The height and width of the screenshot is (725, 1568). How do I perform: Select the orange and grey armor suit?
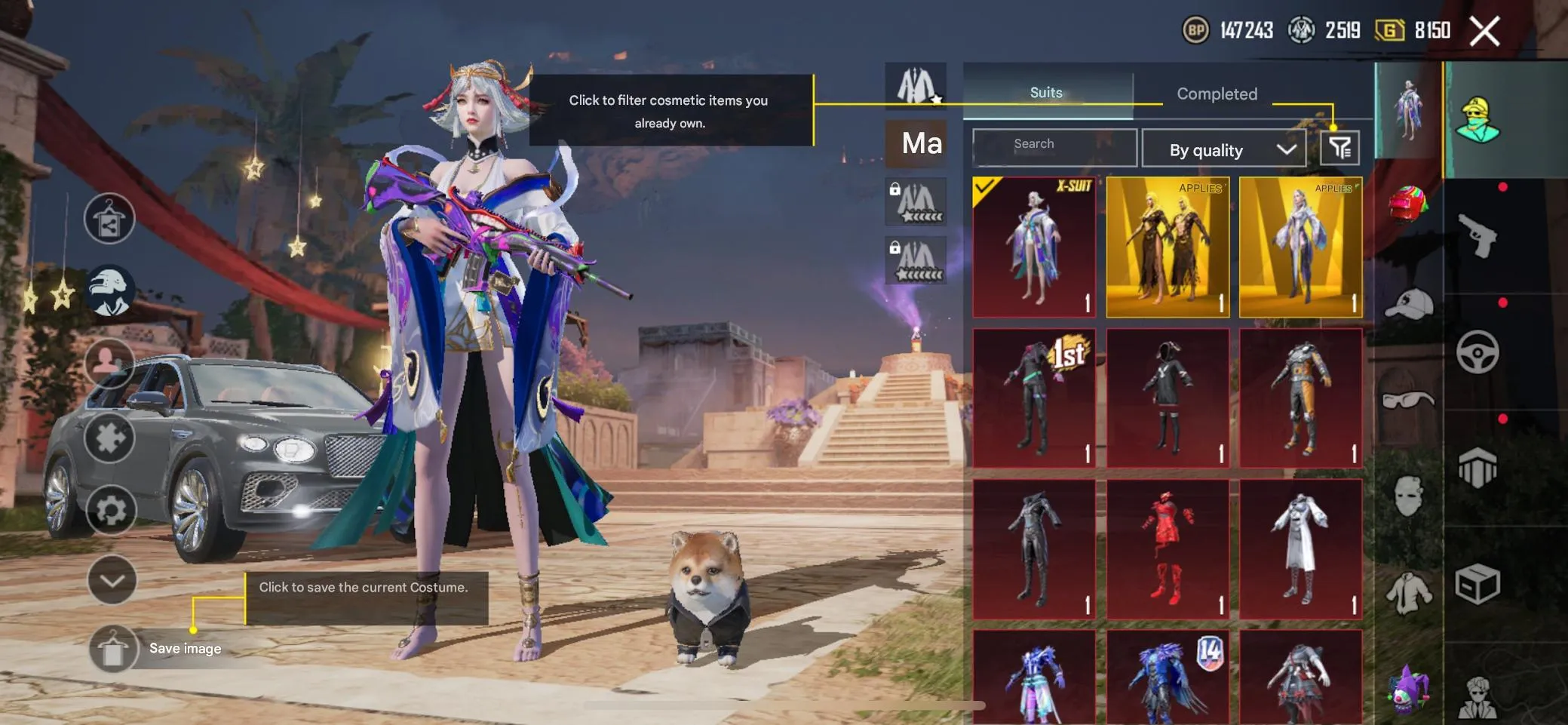coord(1301,398)
